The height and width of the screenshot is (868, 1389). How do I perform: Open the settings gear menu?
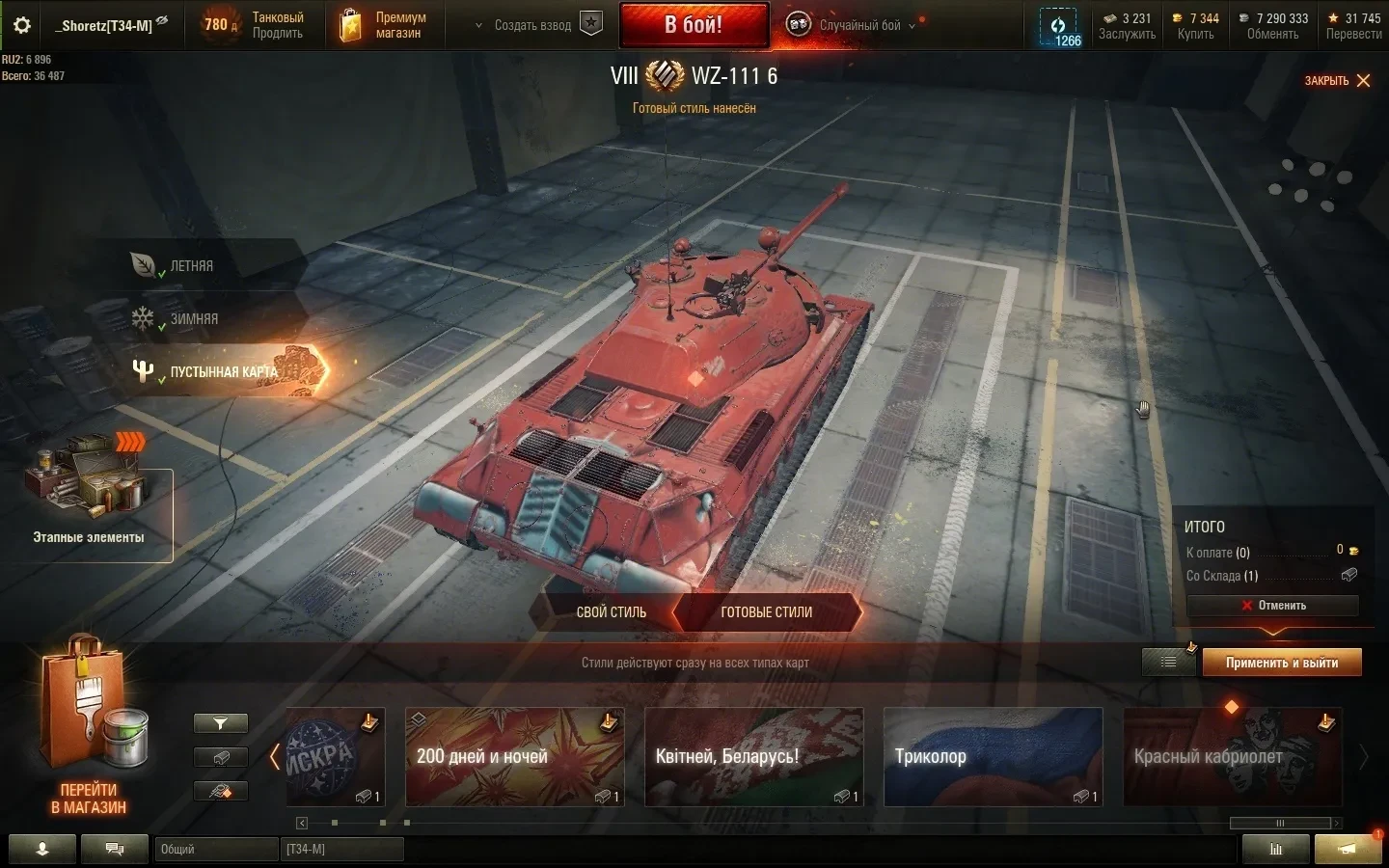pos(22,26)
